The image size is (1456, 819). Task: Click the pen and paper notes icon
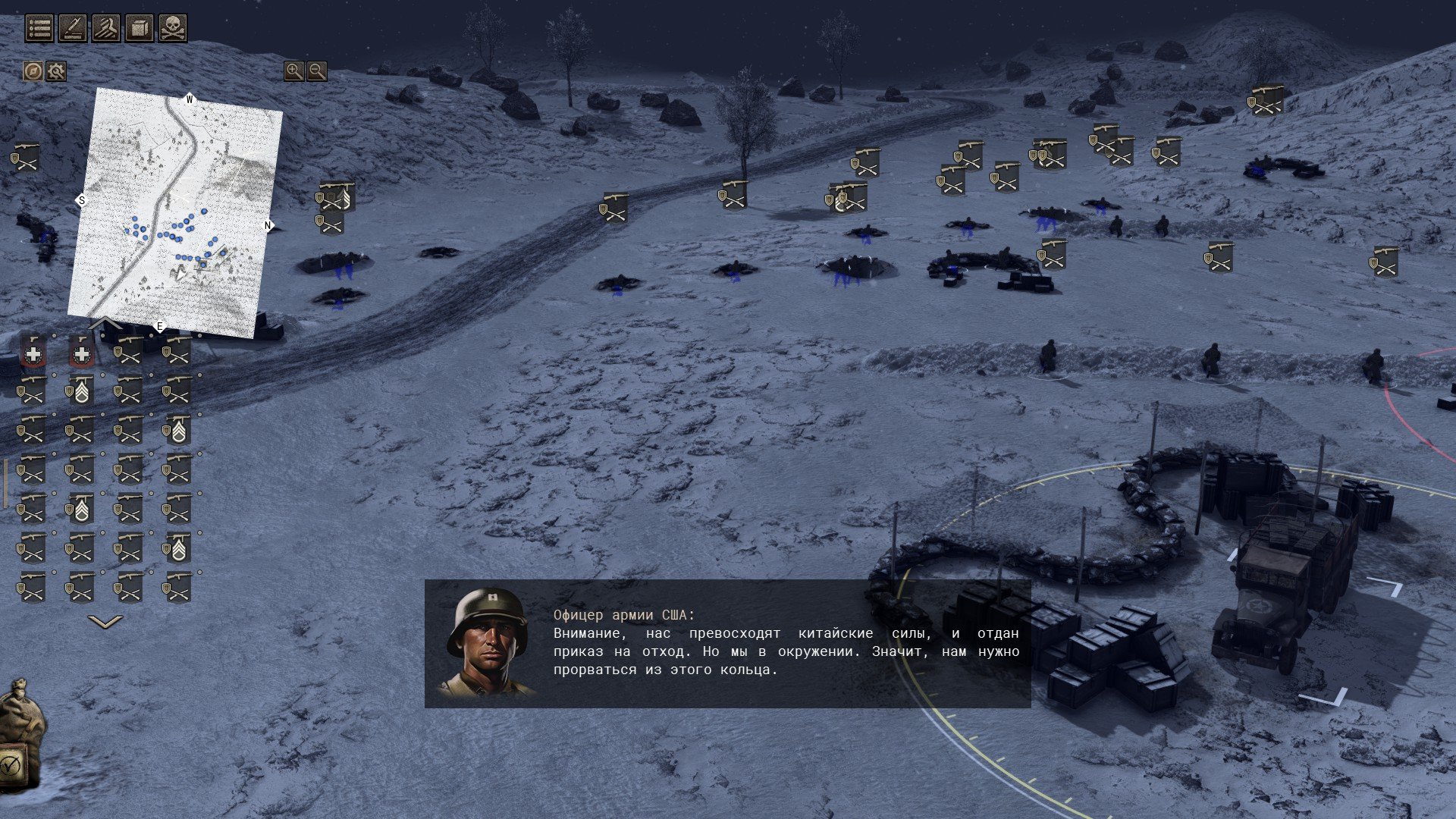click(x=73, y=28)
